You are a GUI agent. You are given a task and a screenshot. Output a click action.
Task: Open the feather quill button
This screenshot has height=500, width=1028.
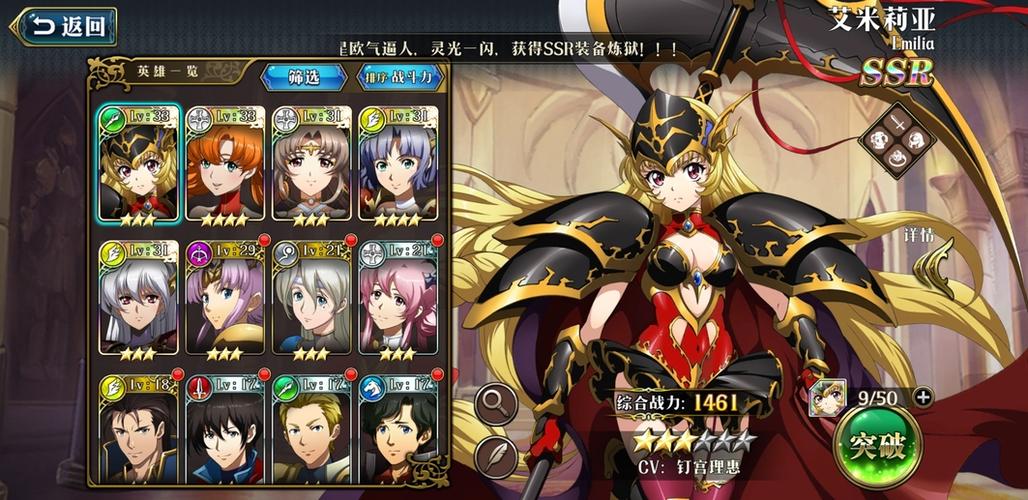tap(497, 457)
